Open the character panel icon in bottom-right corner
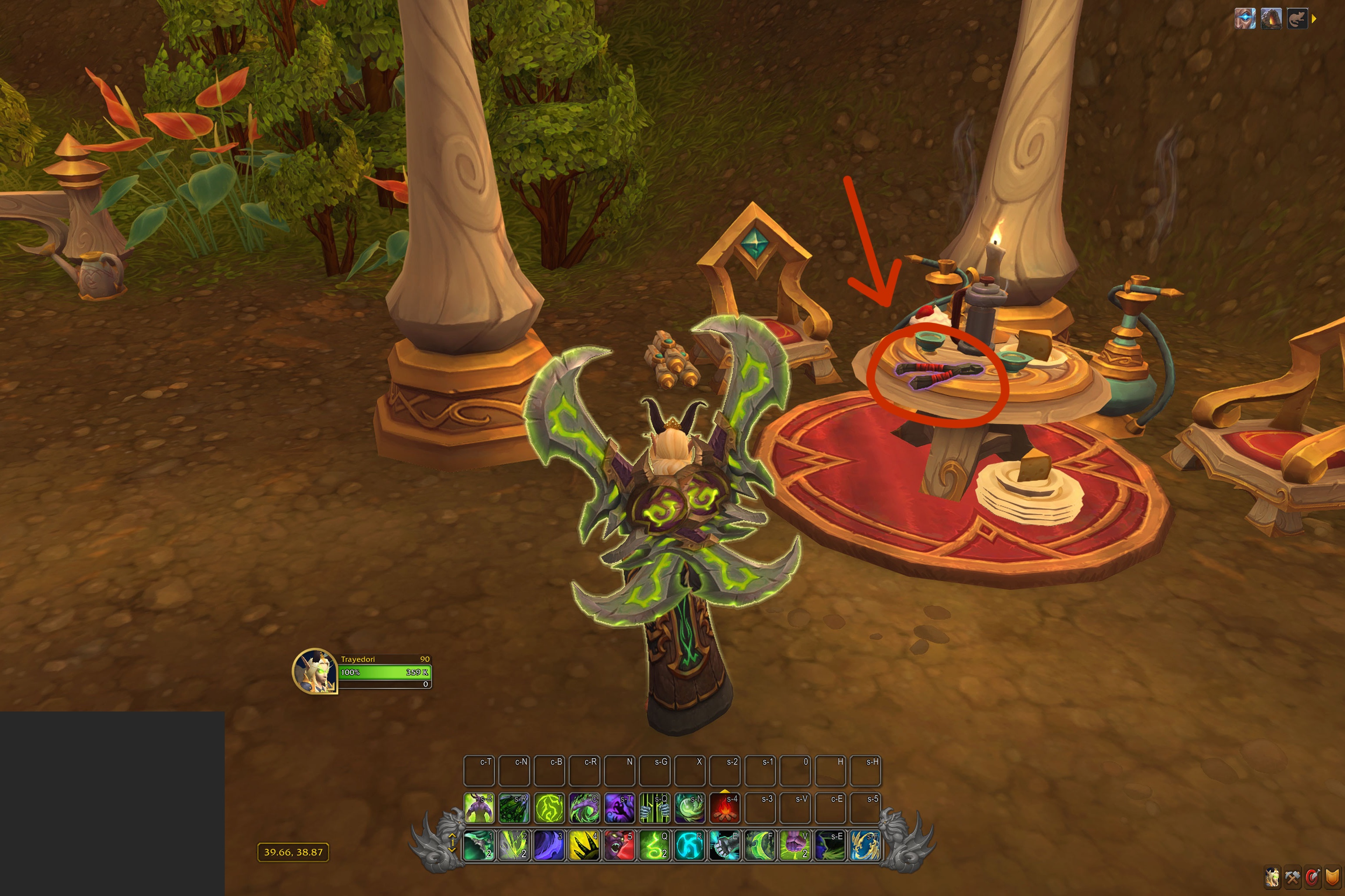 pos(1273,878)
